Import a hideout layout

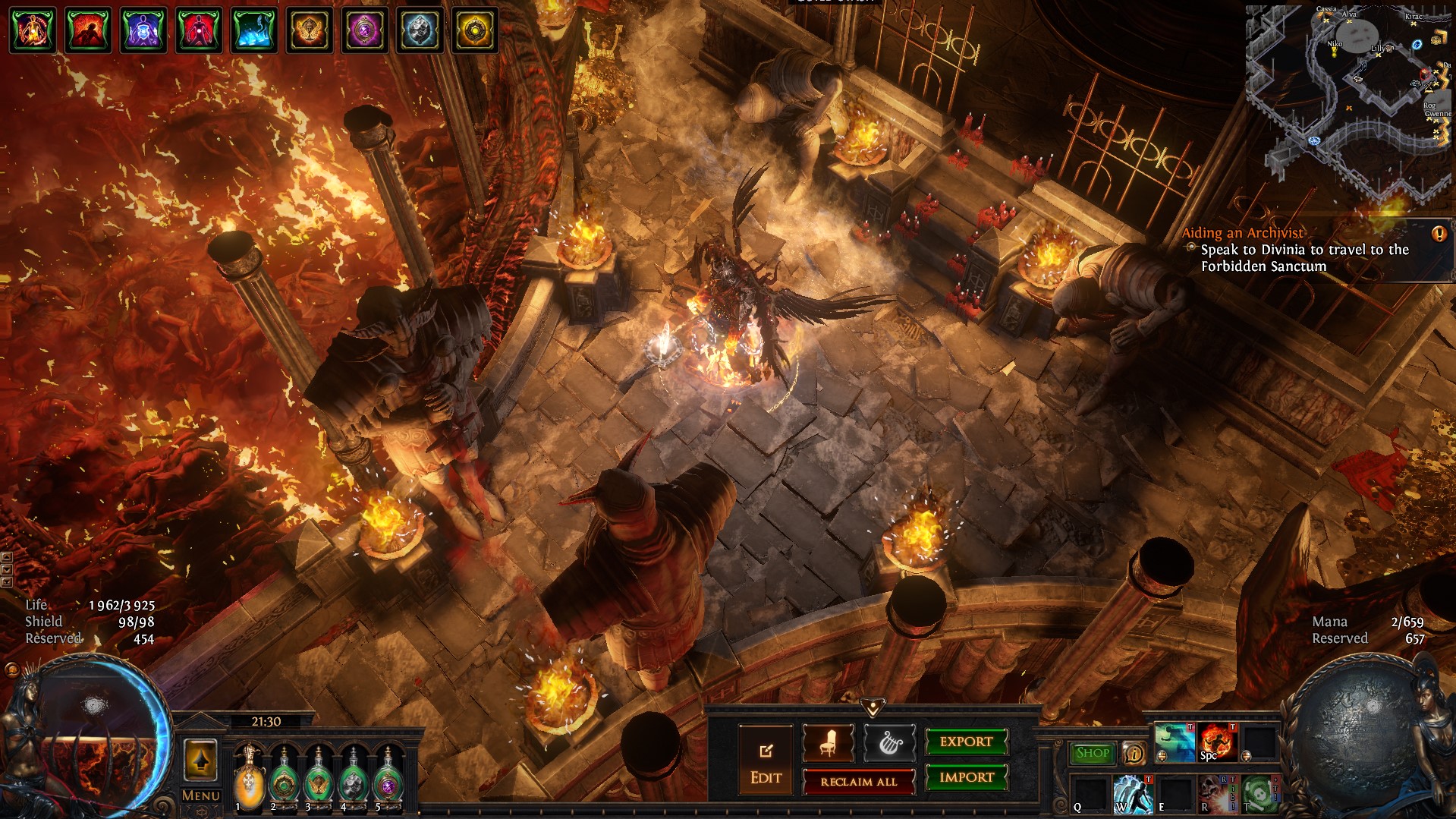tap(966, 777)
